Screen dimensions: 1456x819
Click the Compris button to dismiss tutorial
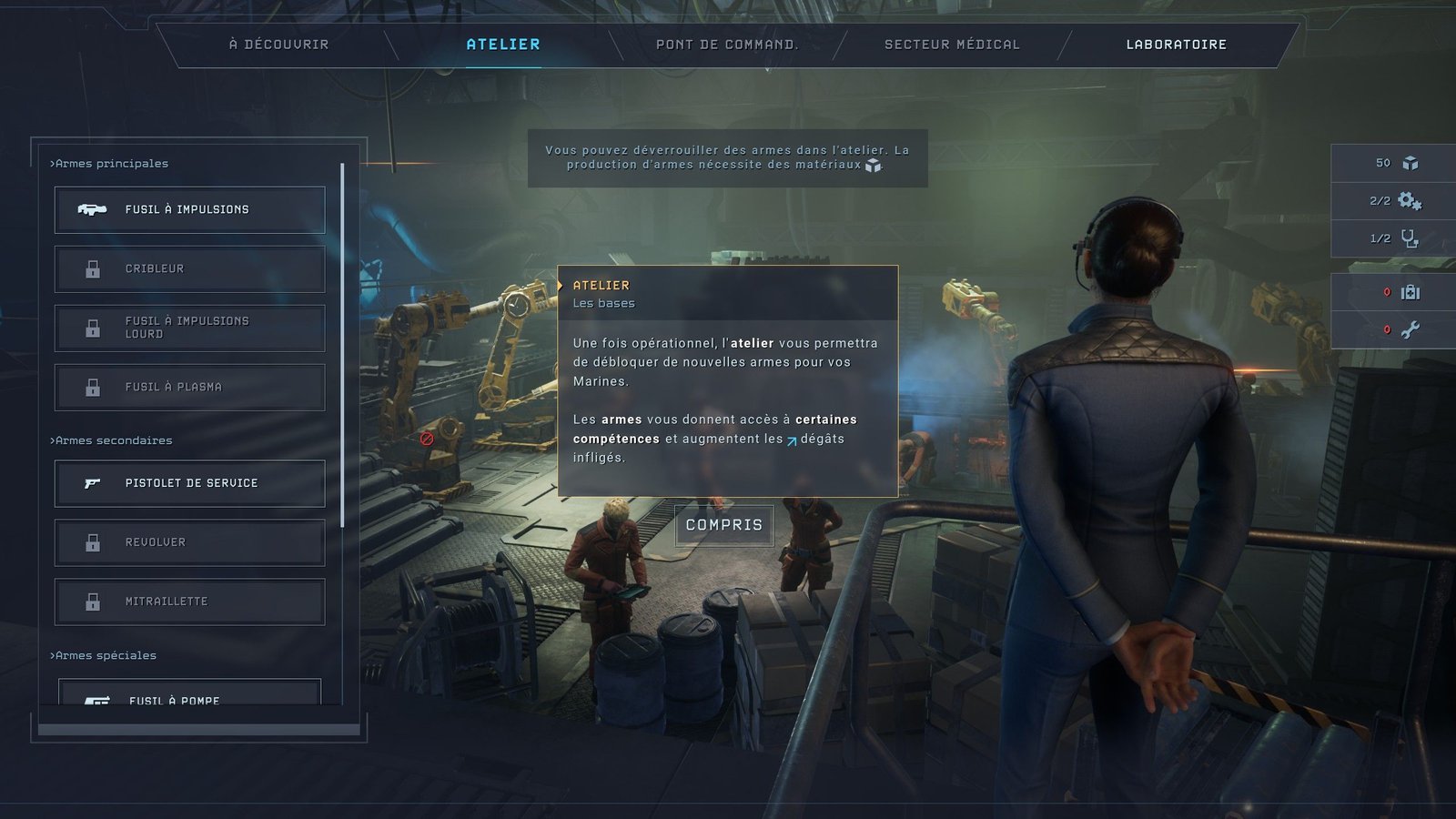coord(723,525)
